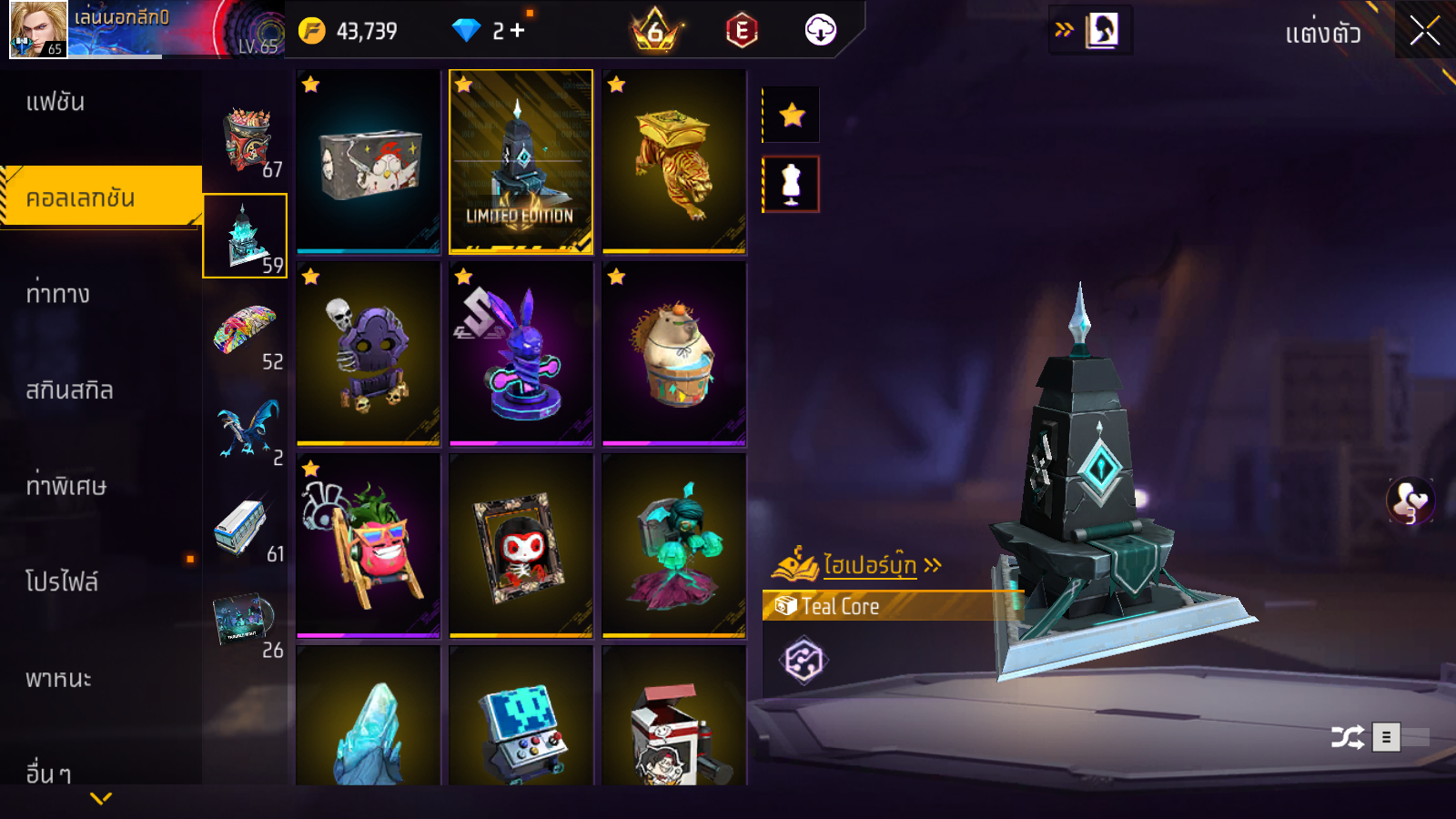Open the สกินสกิล category
The width and height of the screenshot is (1456, 819).
click(x=69, y=390)
